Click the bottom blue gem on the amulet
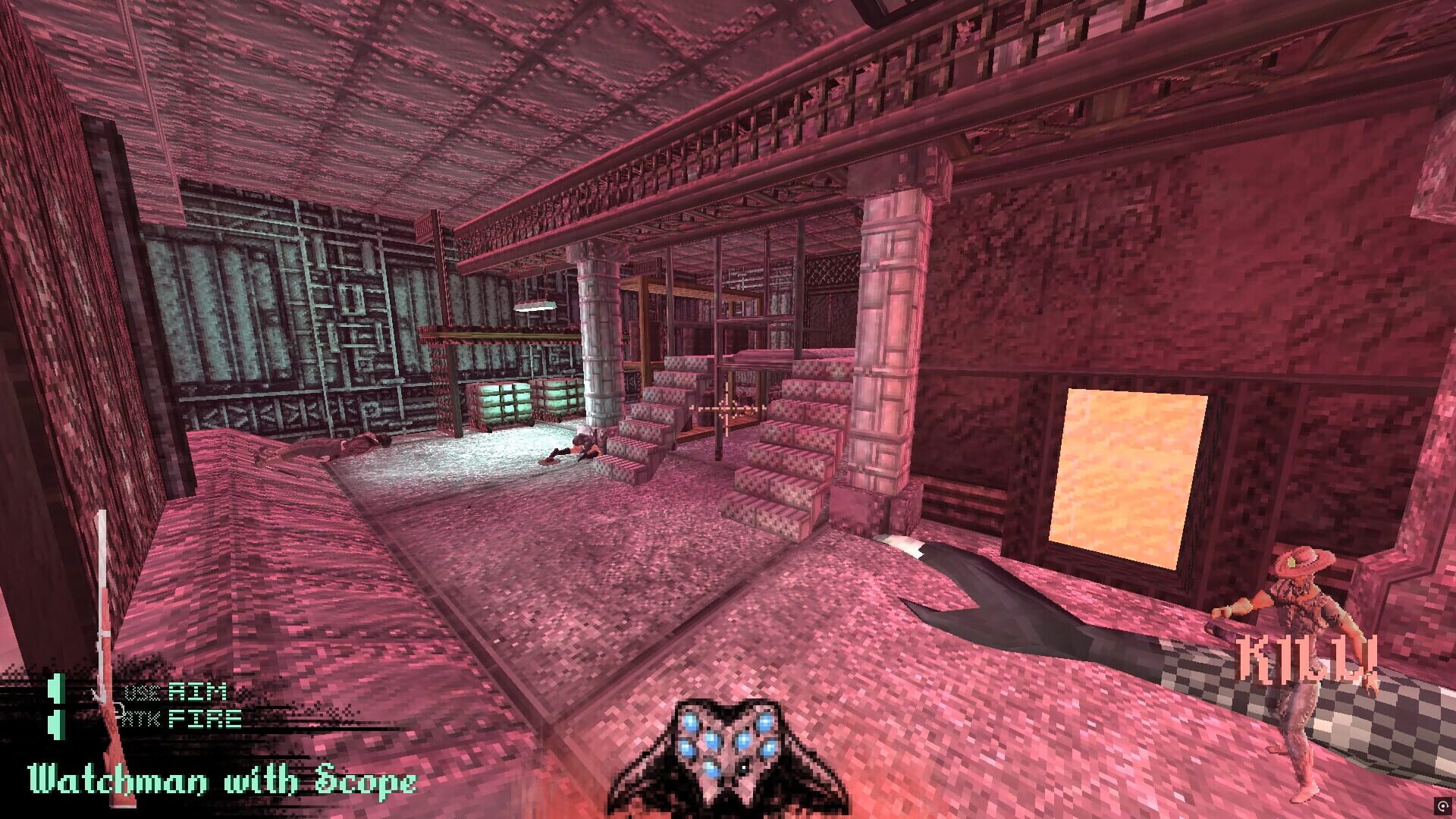Viewport: 1456px width, 819px height. click(x=711, y=768)
